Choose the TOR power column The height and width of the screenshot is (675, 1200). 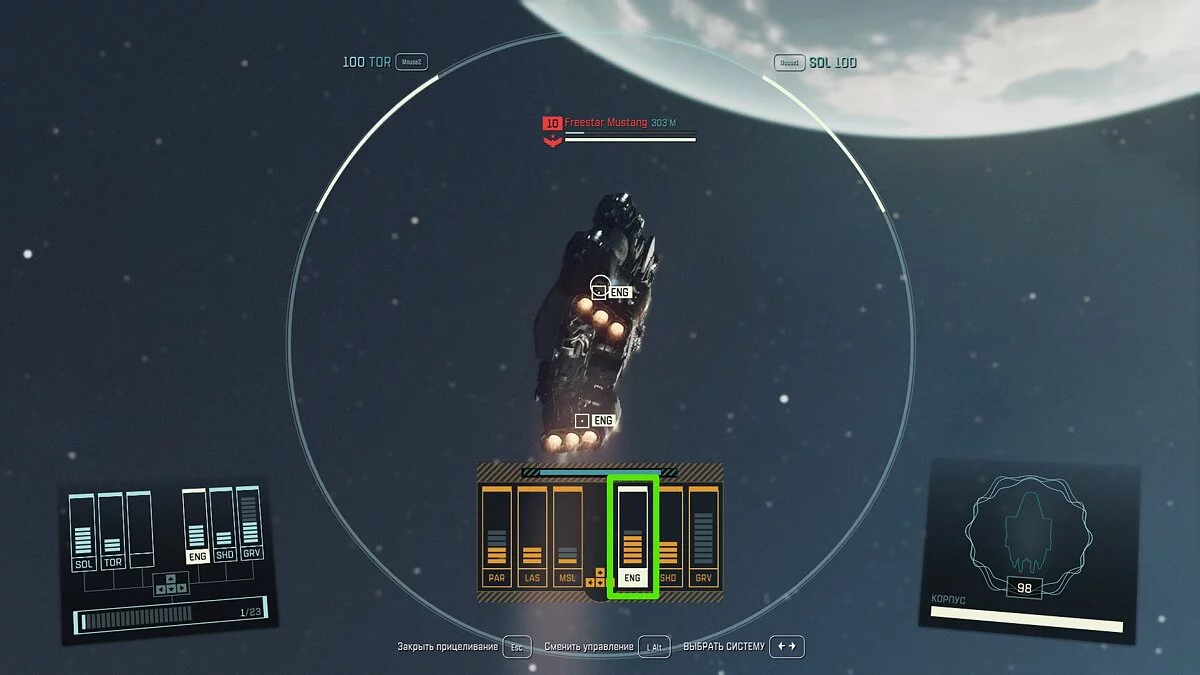pos(112,530)
